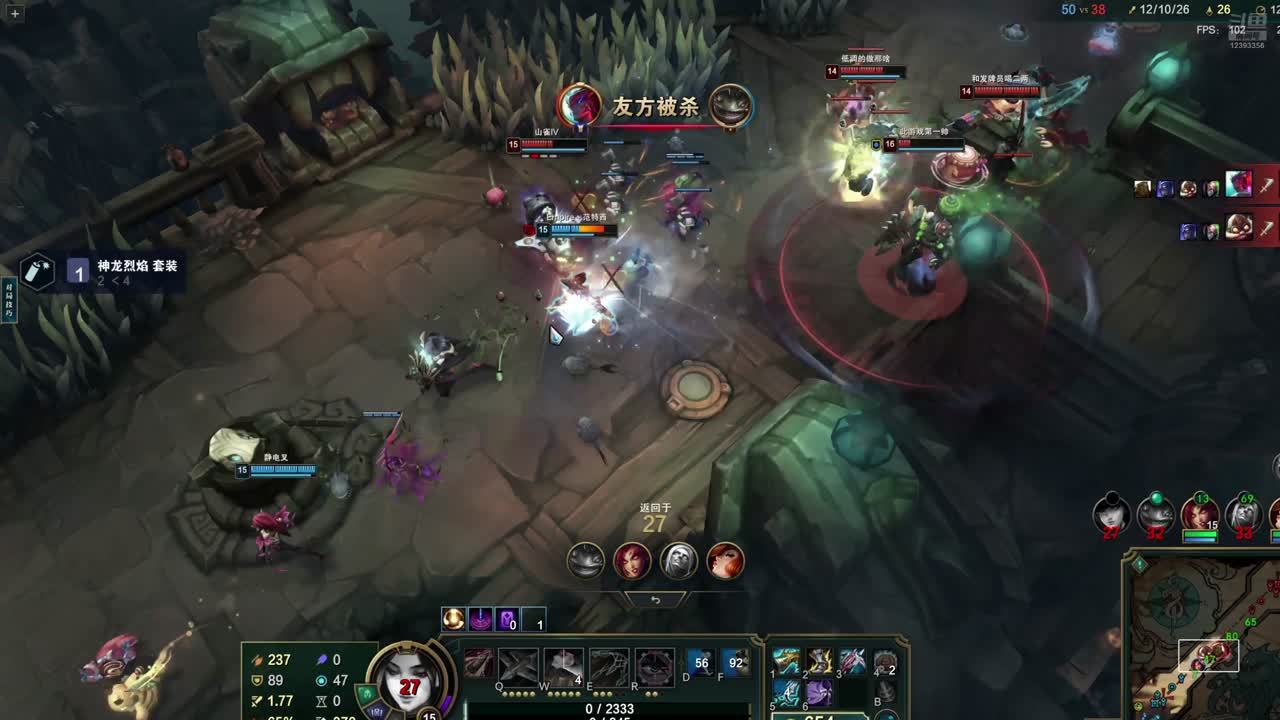
Task: Click summoner spell D showing 56
Action: pyautogui.click(x=701, y=662)
